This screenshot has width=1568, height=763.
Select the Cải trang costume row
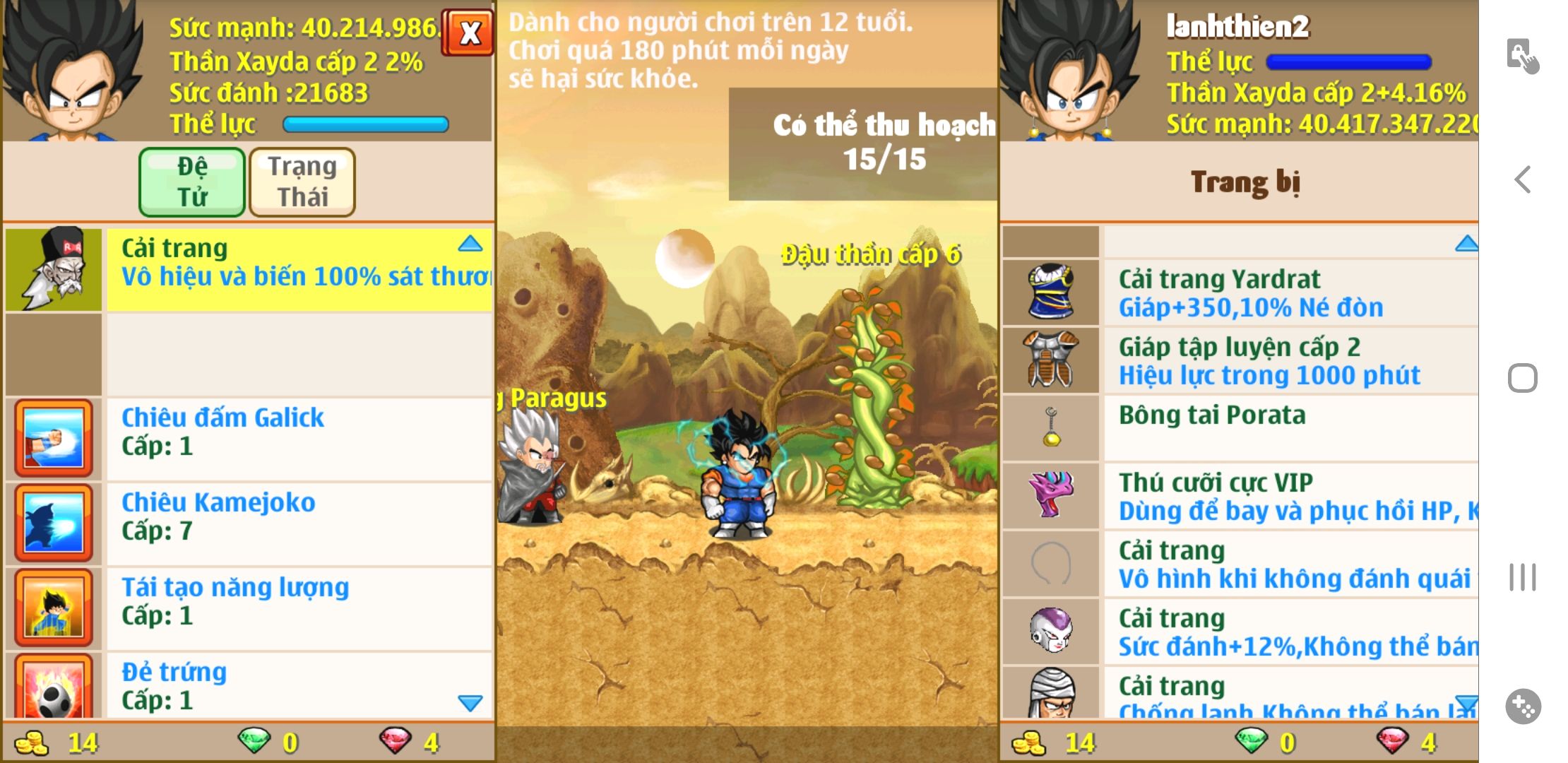click(298, 269)
